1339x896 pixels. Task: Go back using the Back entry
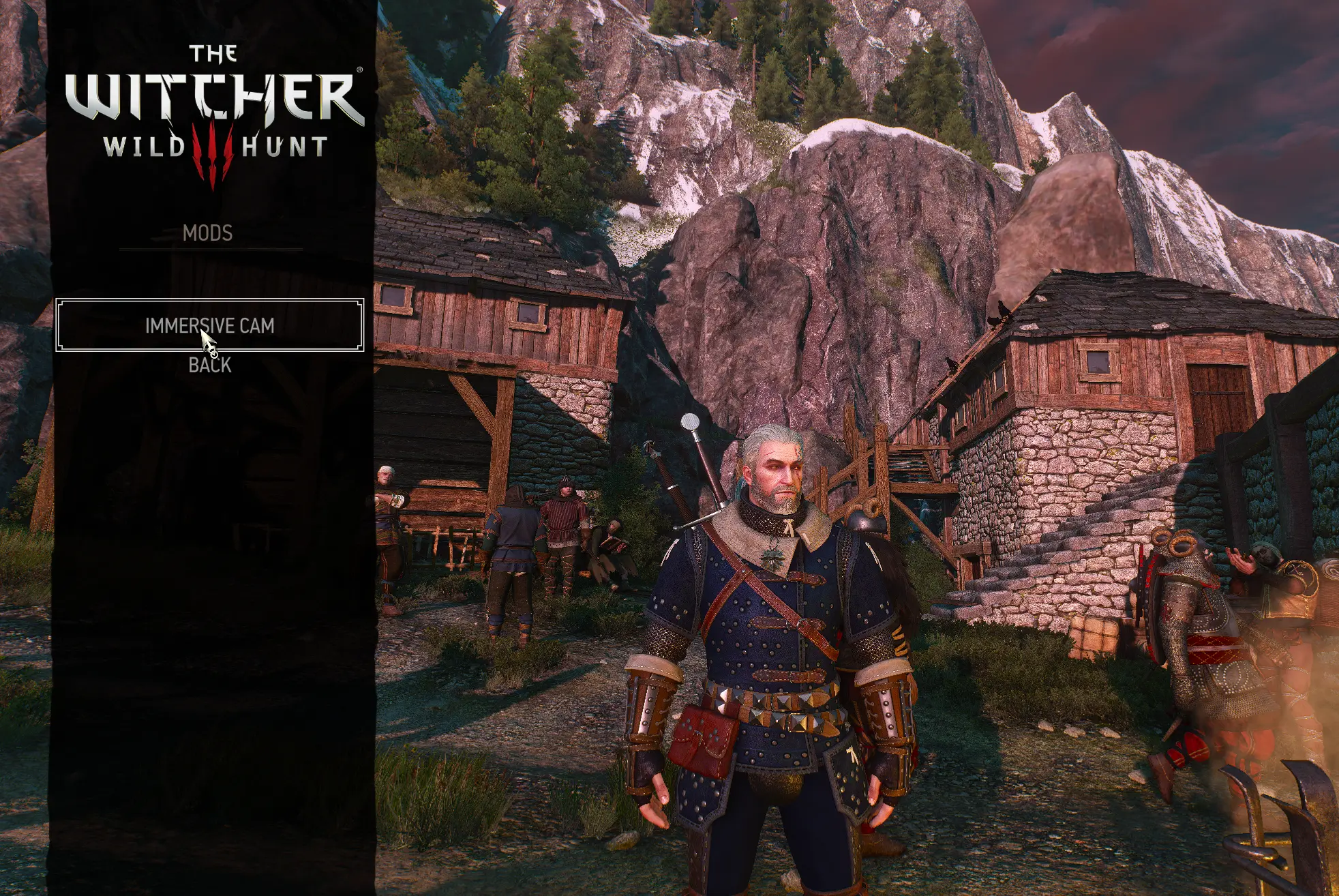click(209, 365)
